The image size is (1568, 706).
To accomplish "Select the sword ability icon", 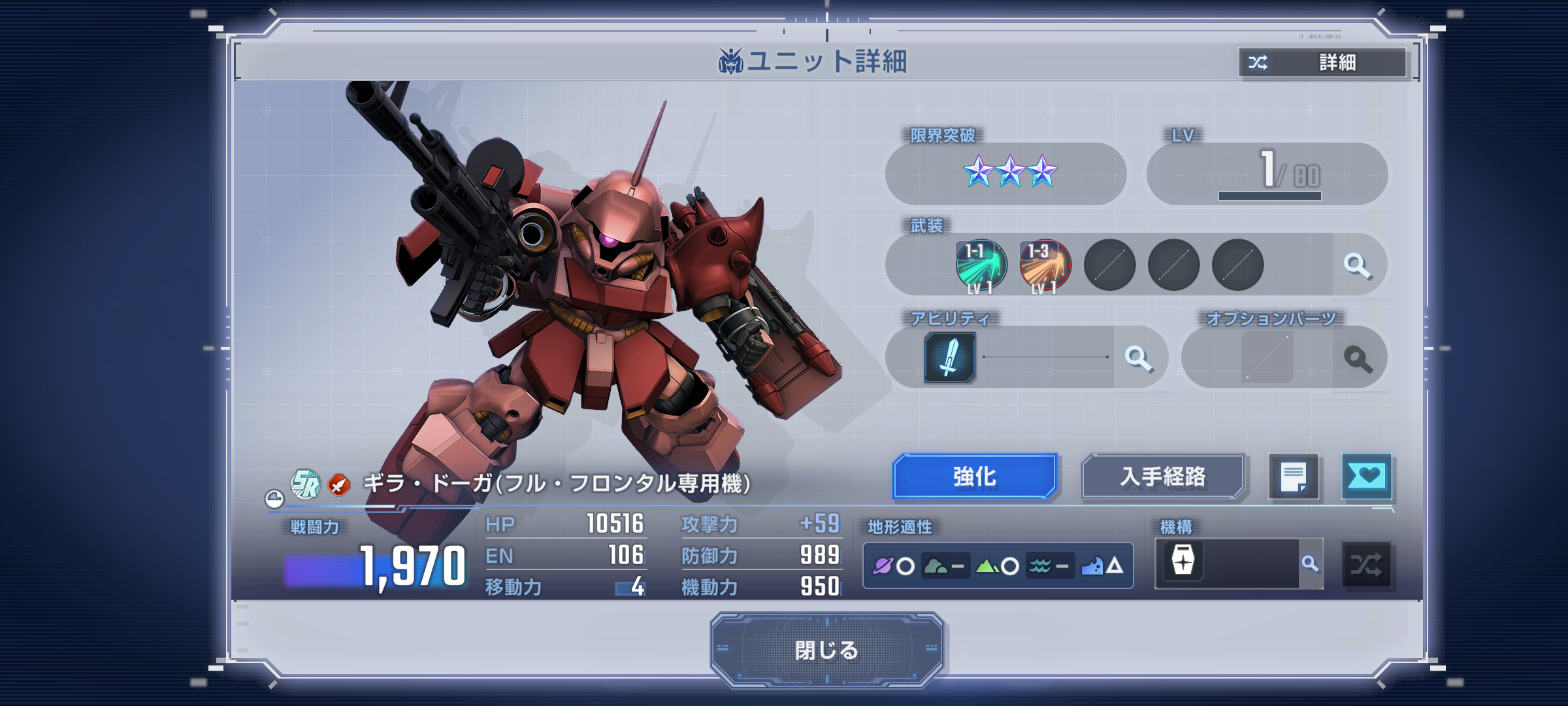I will [950, 358].
